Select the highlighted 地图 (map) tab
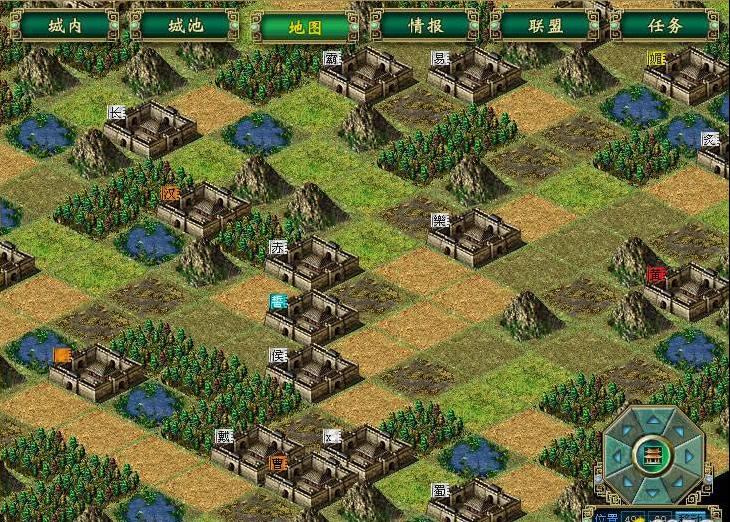The width and height of the screenshot is (730, 522). 304,25
